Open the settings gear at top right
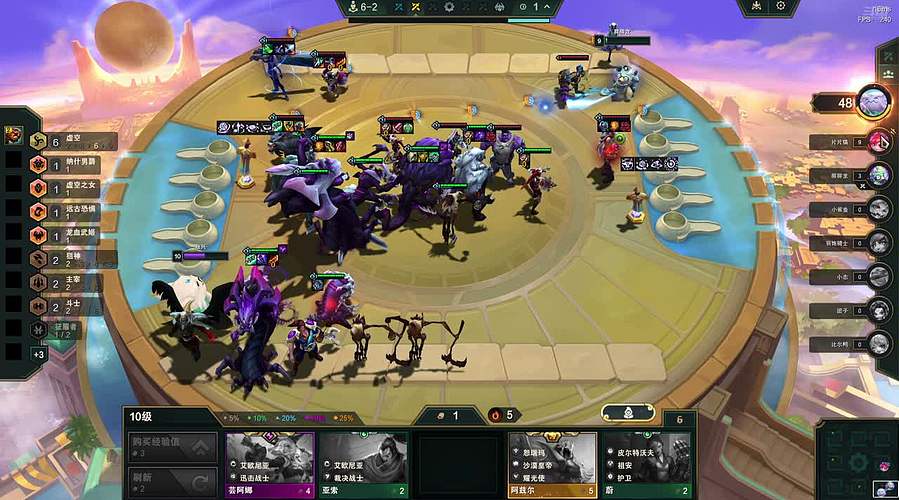 point(781,7)
